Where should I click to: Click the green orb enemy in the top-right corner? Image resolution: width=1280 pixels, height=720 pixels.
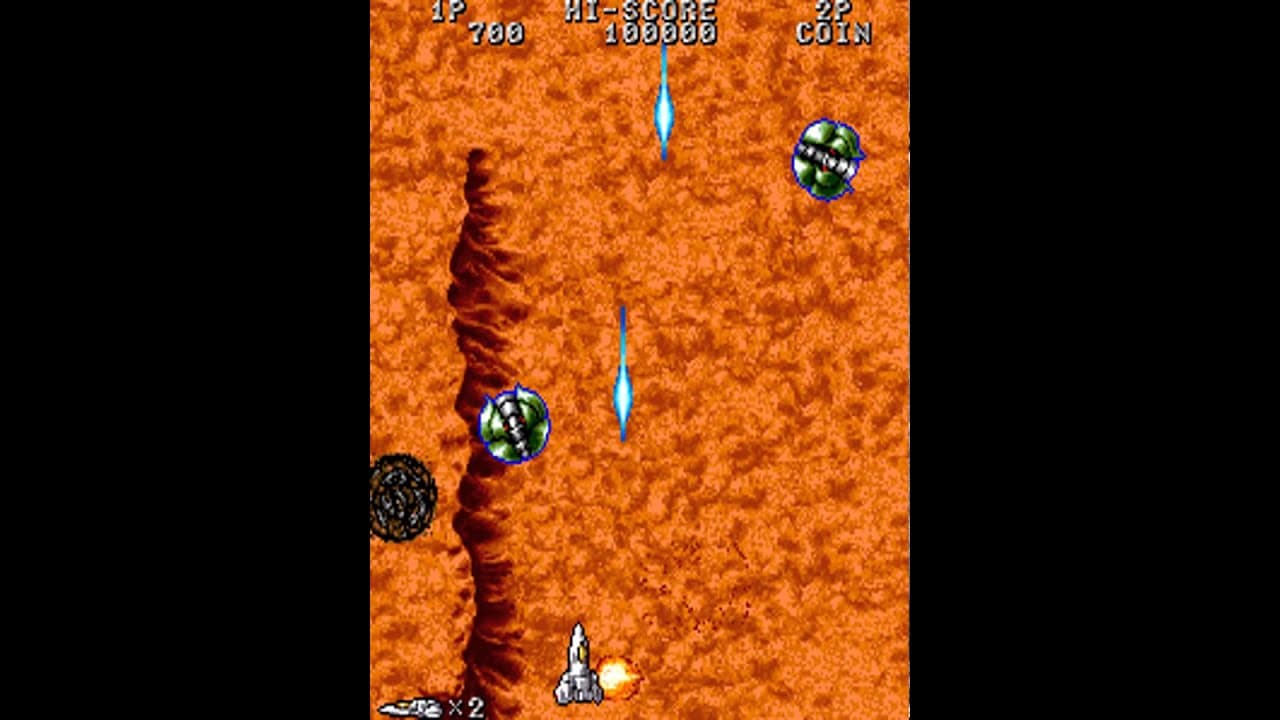pyautogui.click(x=826, y=157)
